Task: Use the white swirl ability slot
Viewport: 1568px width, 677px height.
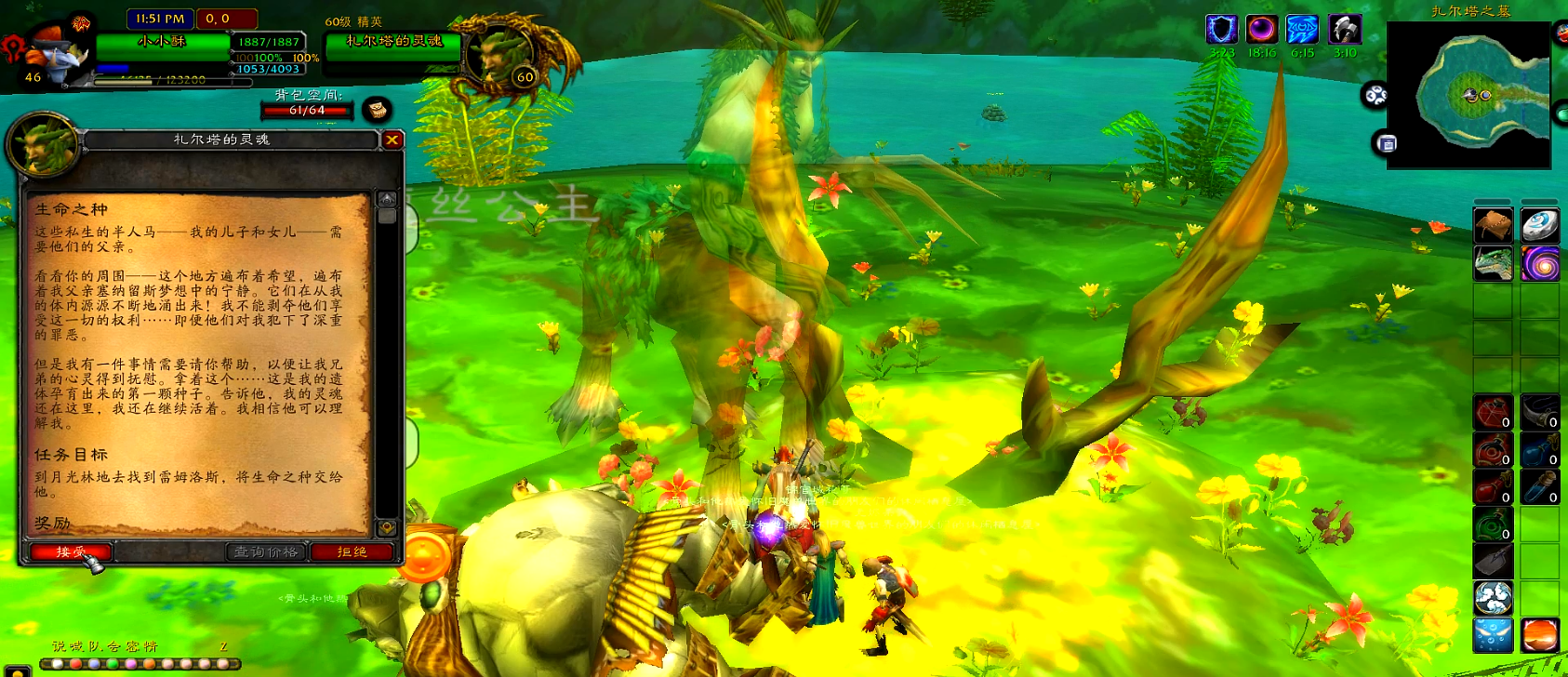Action: coord(1493,598)
